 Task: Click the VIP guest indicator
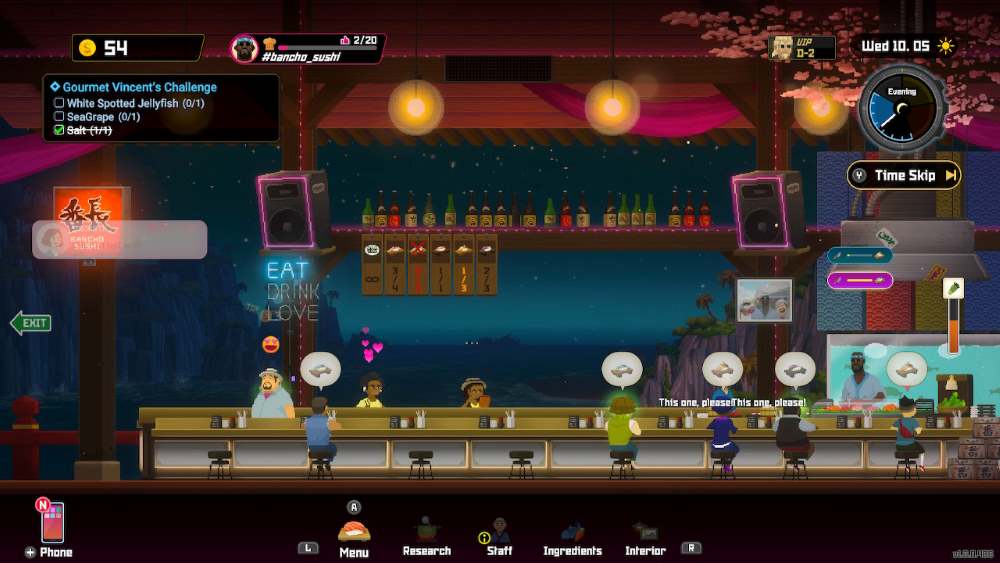[x=801, y=47]
